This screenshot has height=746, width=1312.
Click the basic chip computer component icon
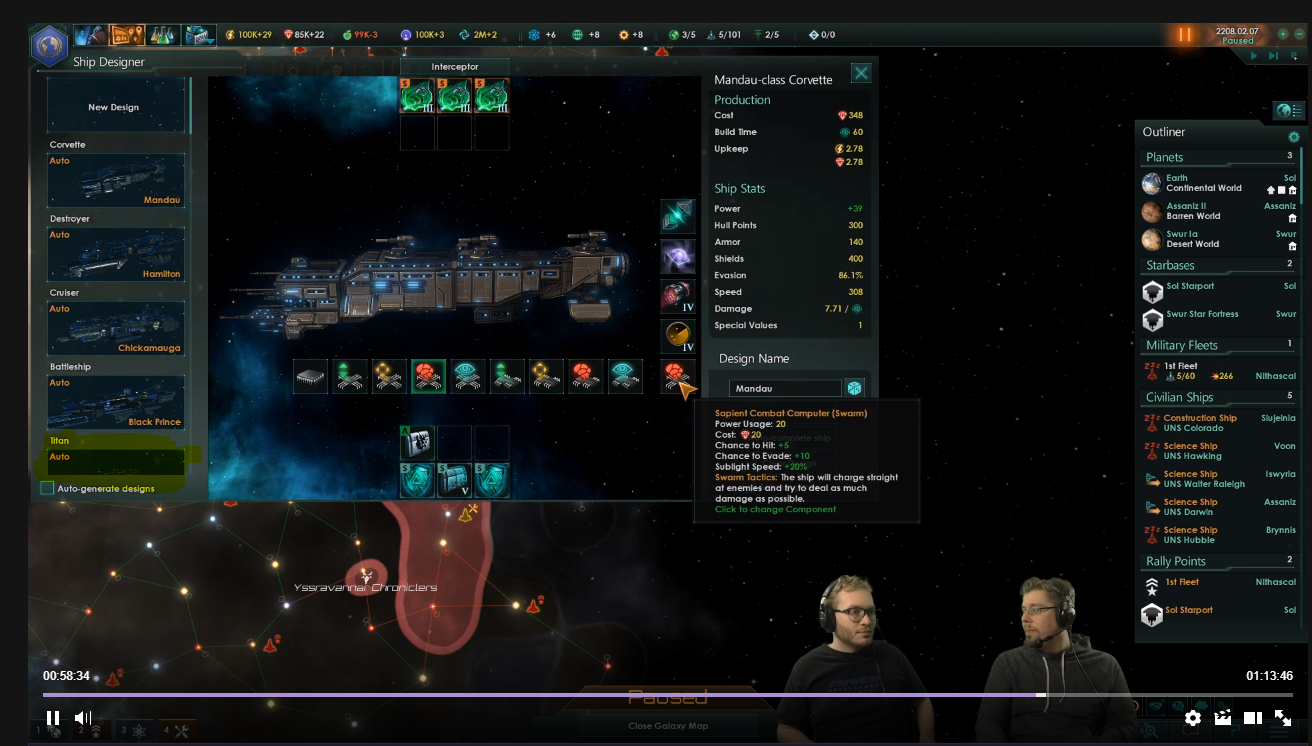(311, 376)
